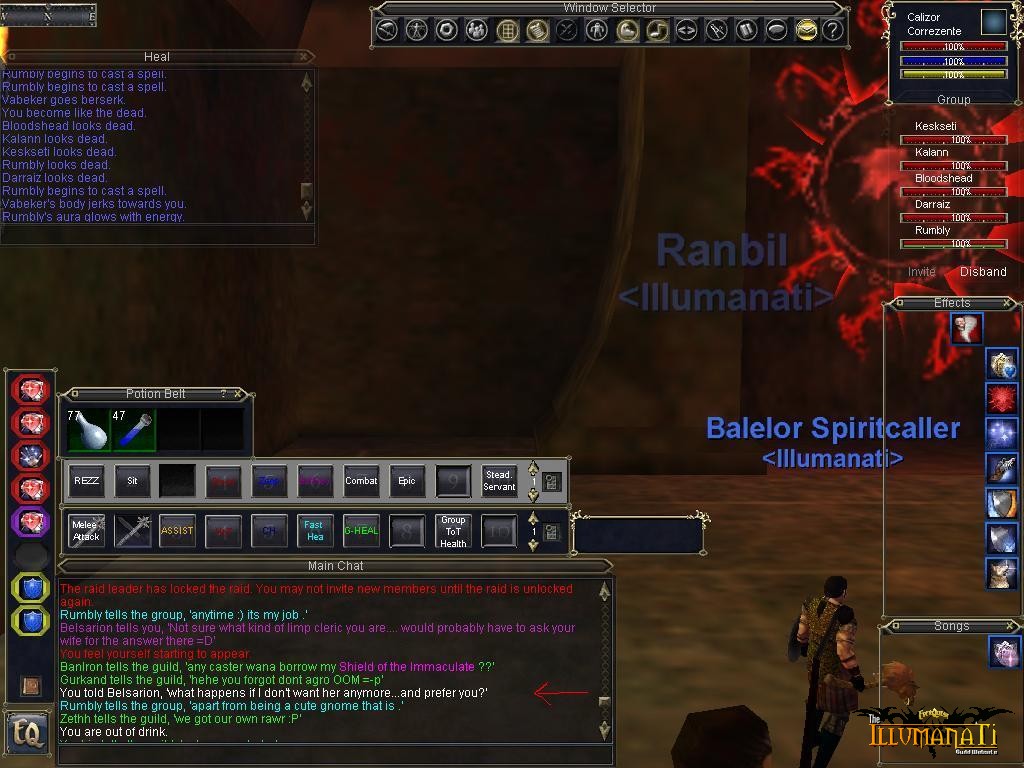This screenshot has width=1024, height=768.
Task: Activate the G-HEAL hotkey
Action: (361, 531)
